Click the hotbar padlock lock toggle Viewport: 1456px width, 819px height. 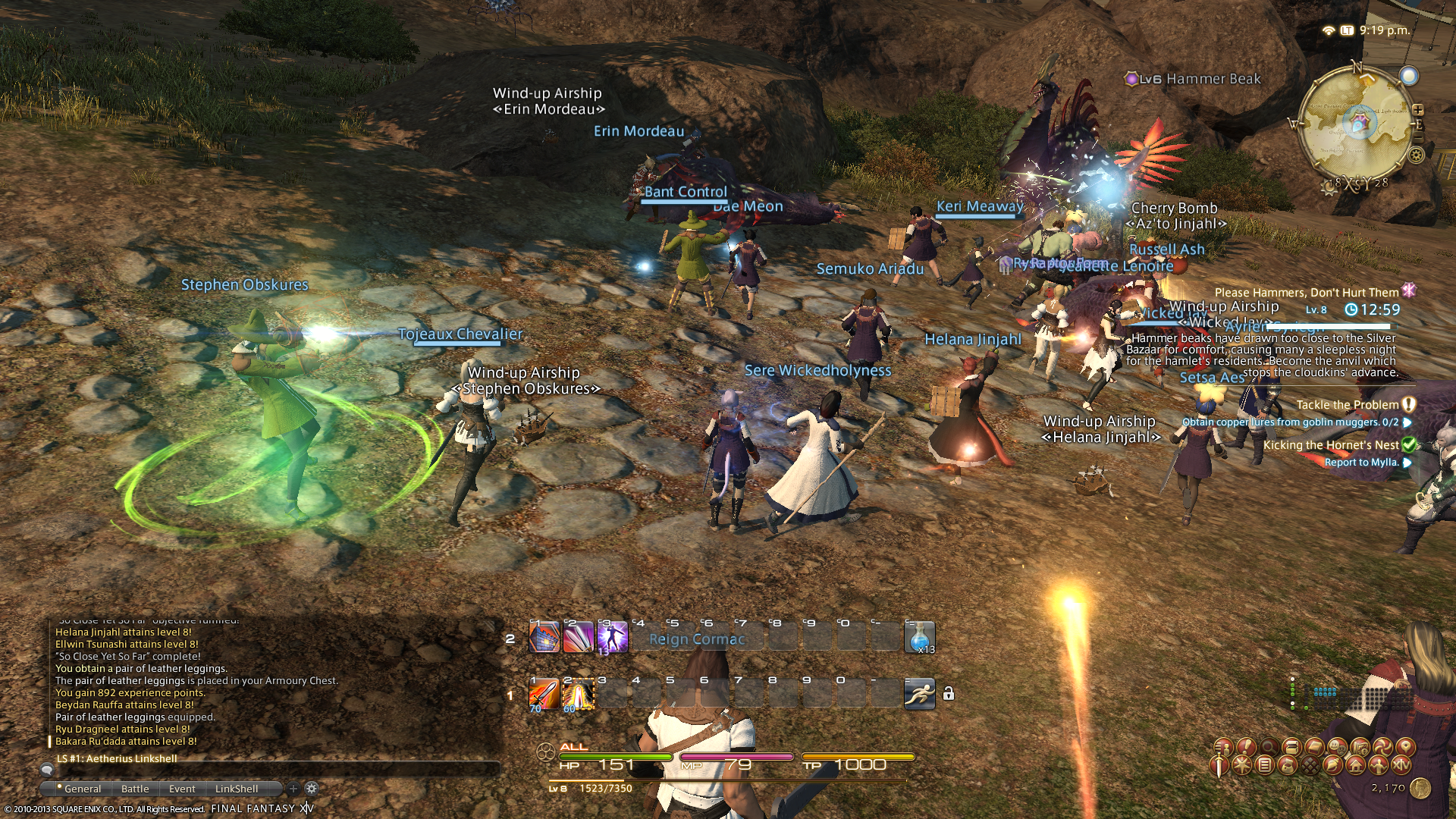pos(948,694)
